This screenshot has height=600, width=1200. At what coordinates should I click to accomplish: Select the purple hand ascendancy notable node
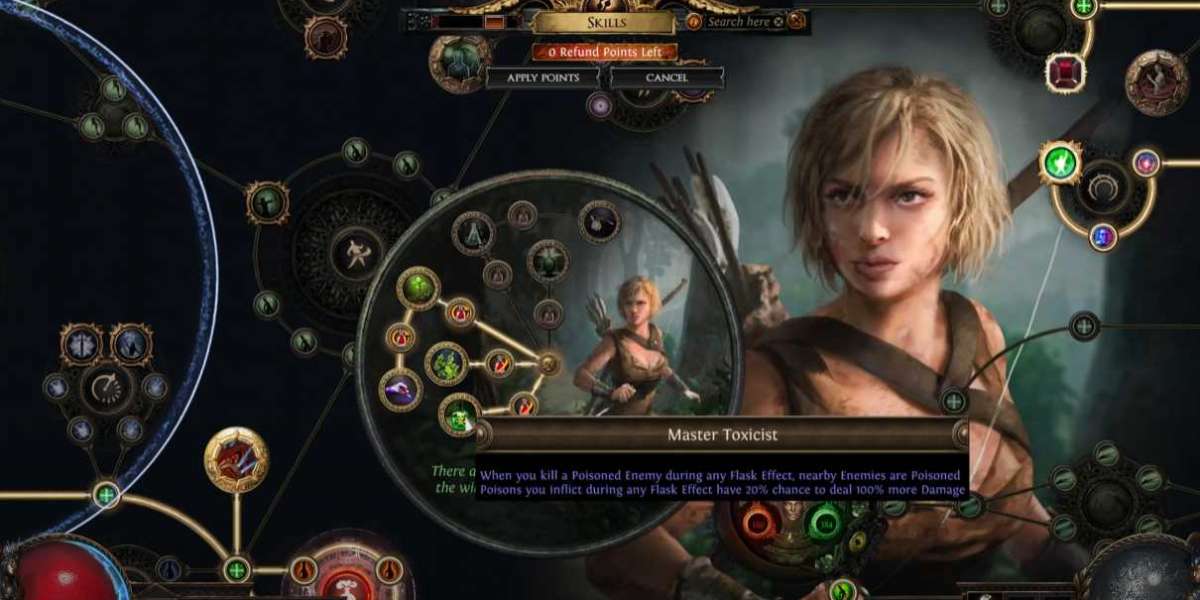tap(401, 389)
